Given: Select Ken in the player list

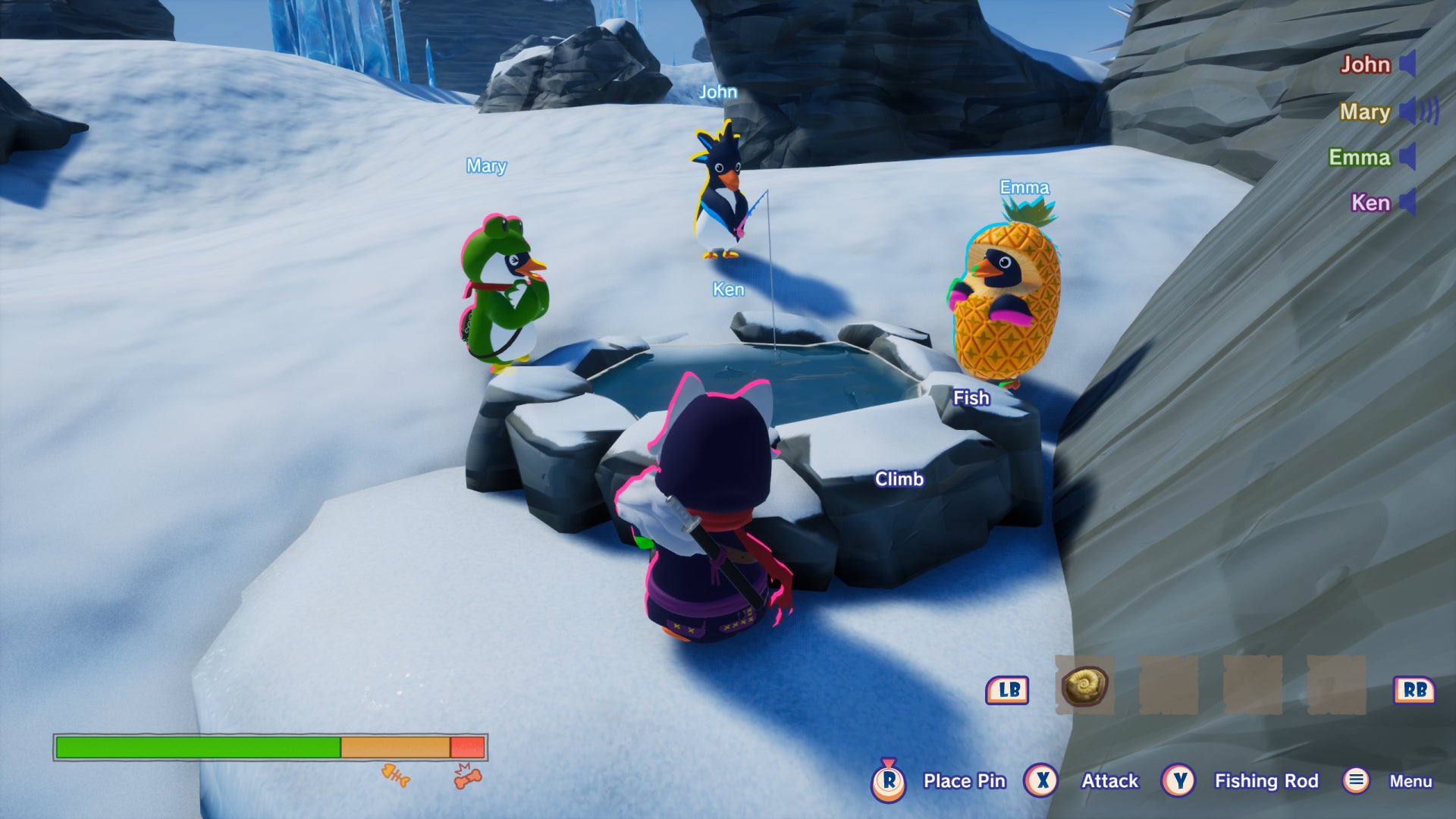Looking at the screenshot, I should (1370, 203).
